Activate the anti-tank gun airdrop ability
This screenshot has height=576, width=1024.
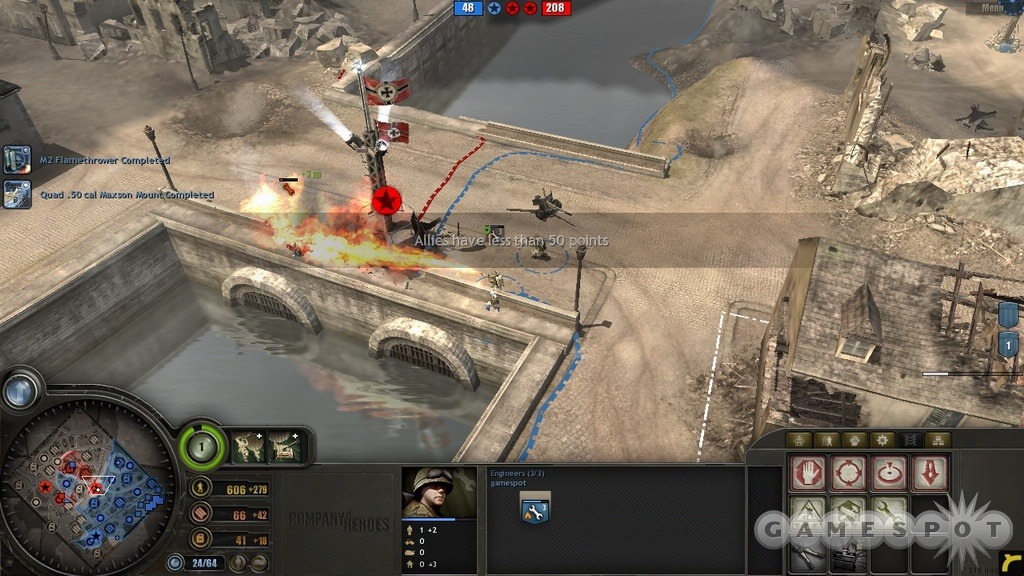click(x=285, y=446)
